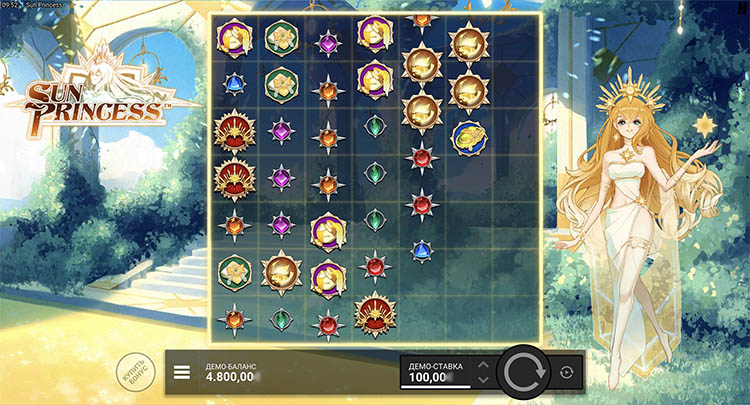Increase the bet with the up arrow
Screen dimensions: 750x405
tap(484, 365)
